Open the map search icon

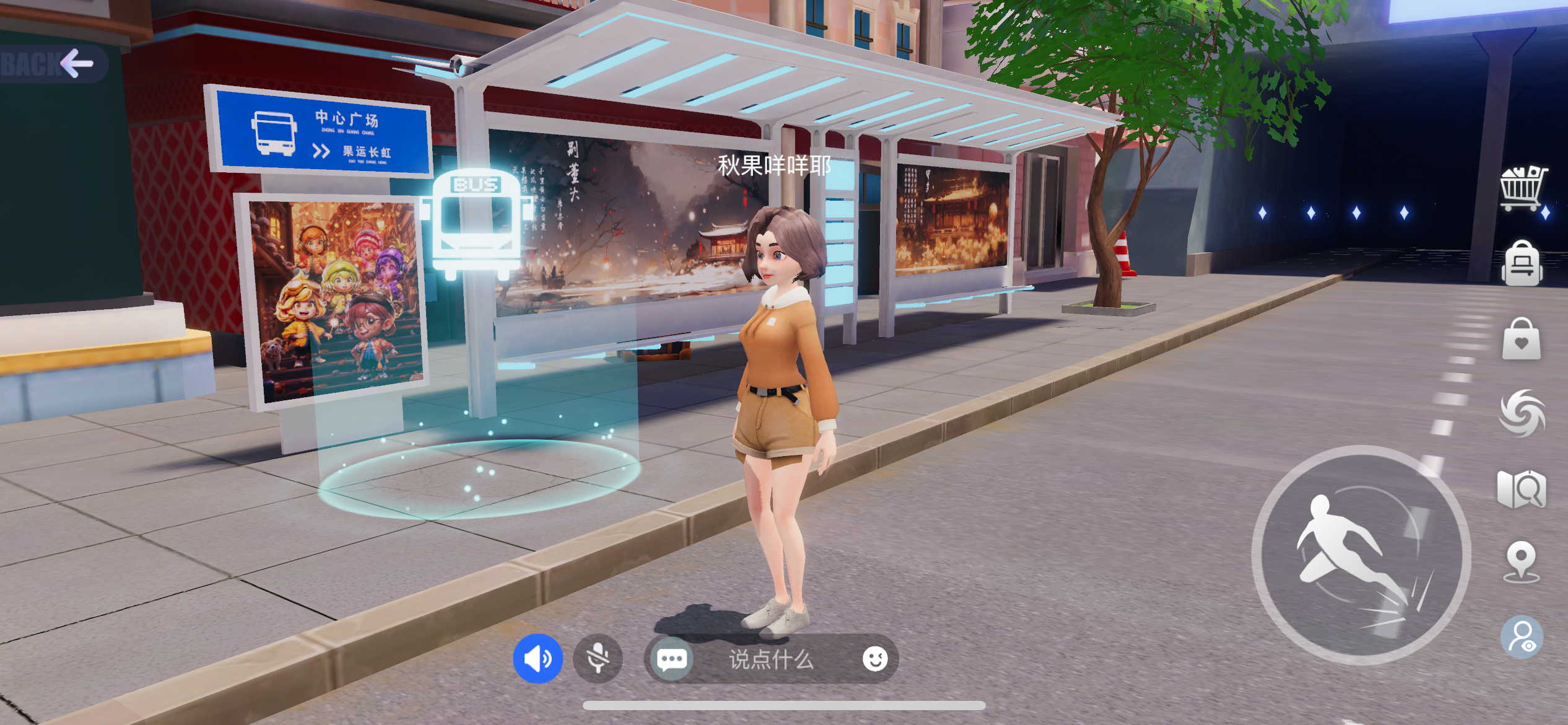click(x=1522, y=489)
